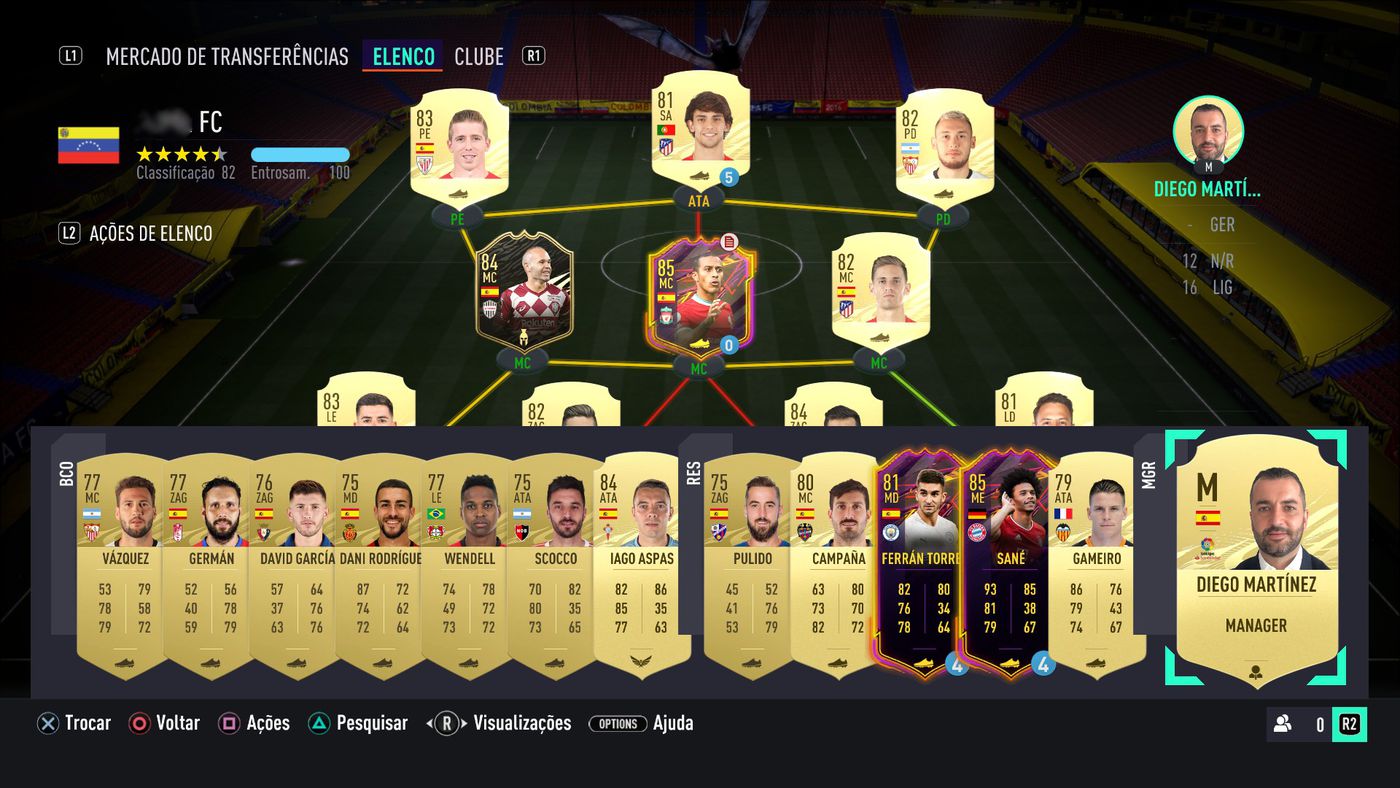Click the circular manager portrait at top right
The image size is (1400, 788).
click(x=1208, y=133)
